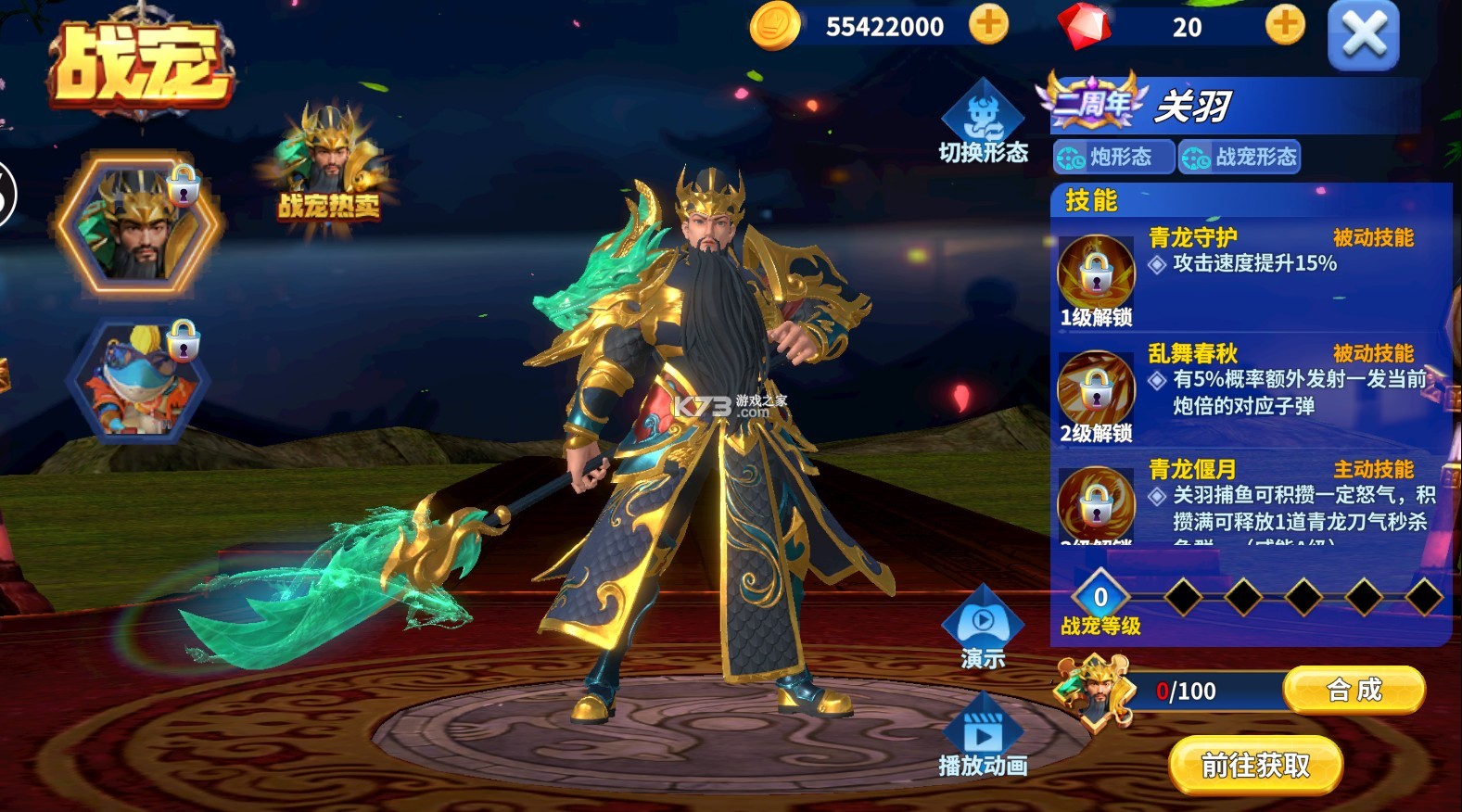The width and height of the screenshot is (1462, 812).
Task: Add more red gems
Action: (1285, 25)
